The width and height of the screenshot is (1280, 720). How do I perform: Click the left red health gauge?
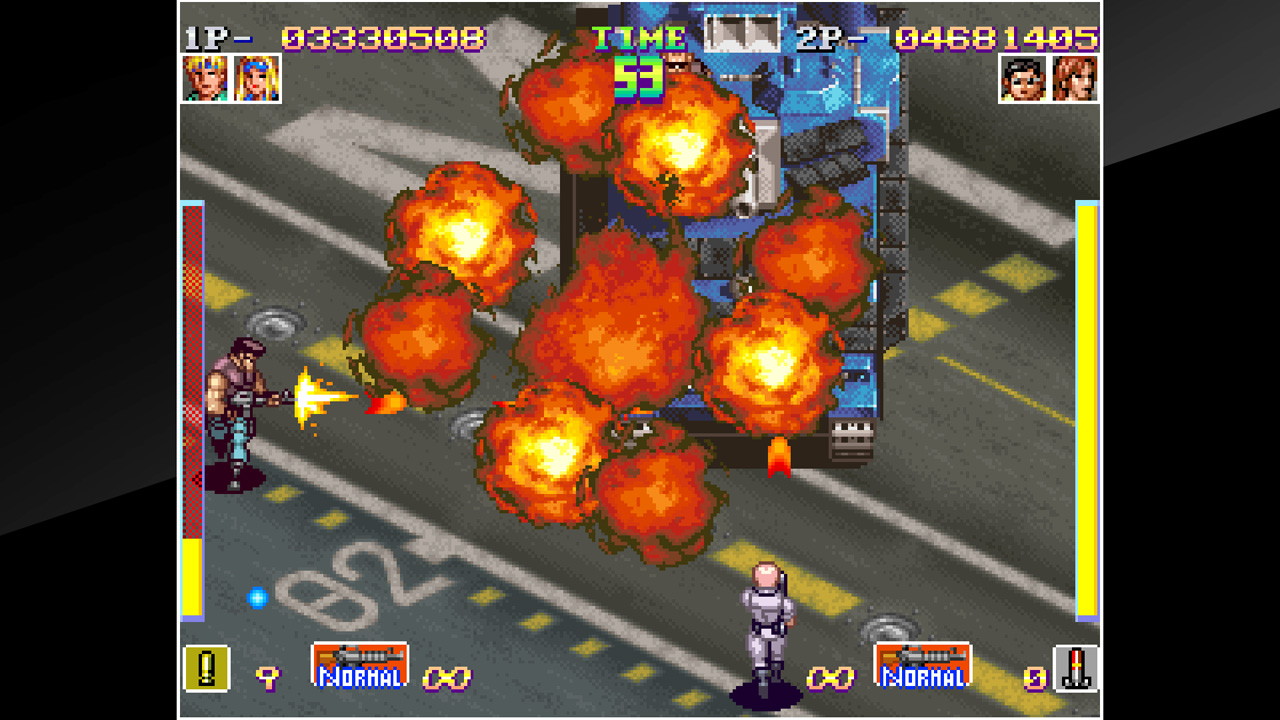pyautogui.click(x=189, y=400)
